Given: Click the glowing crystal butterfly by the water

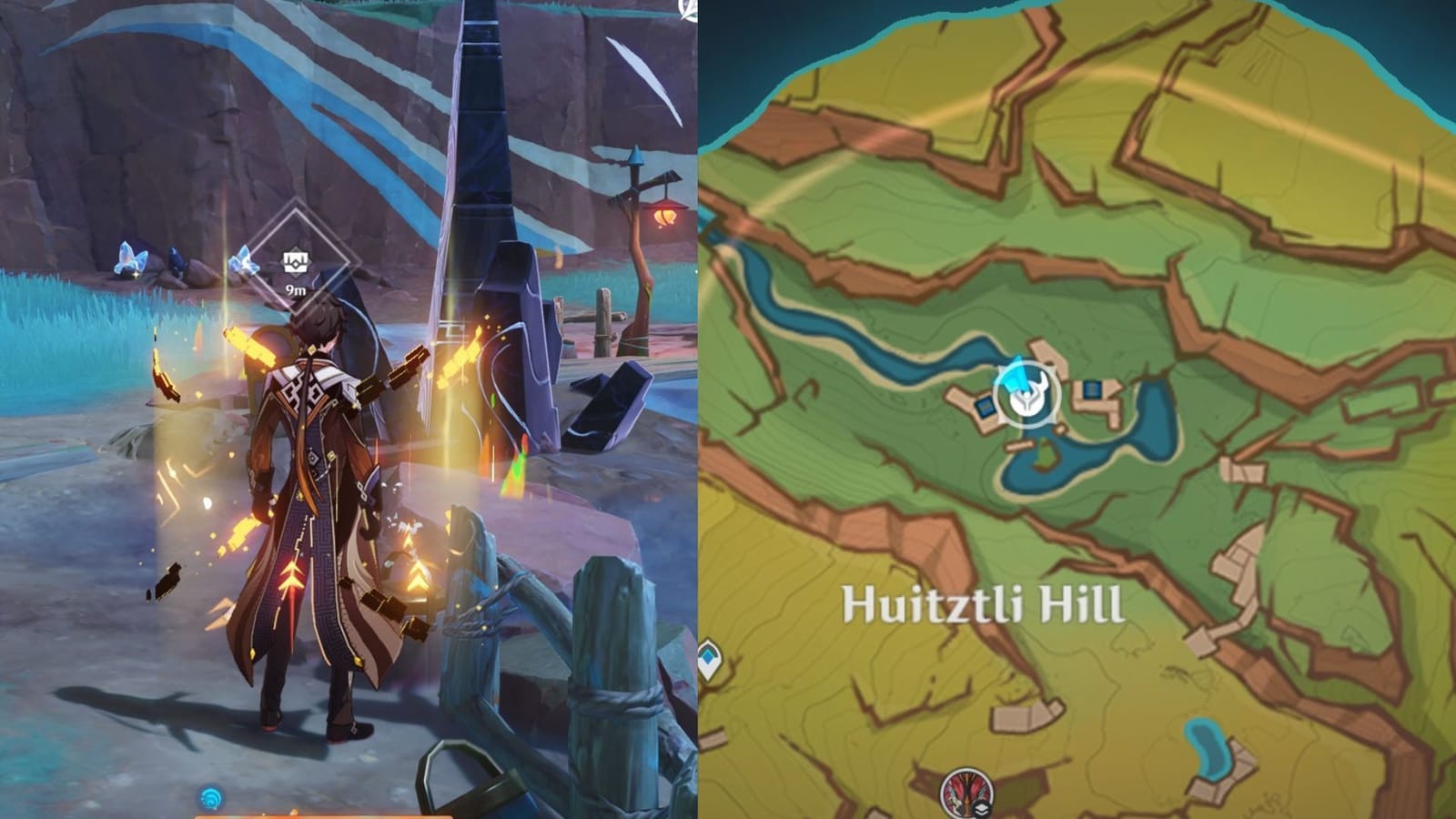Looking at the screenshot, I should [130, 258].
